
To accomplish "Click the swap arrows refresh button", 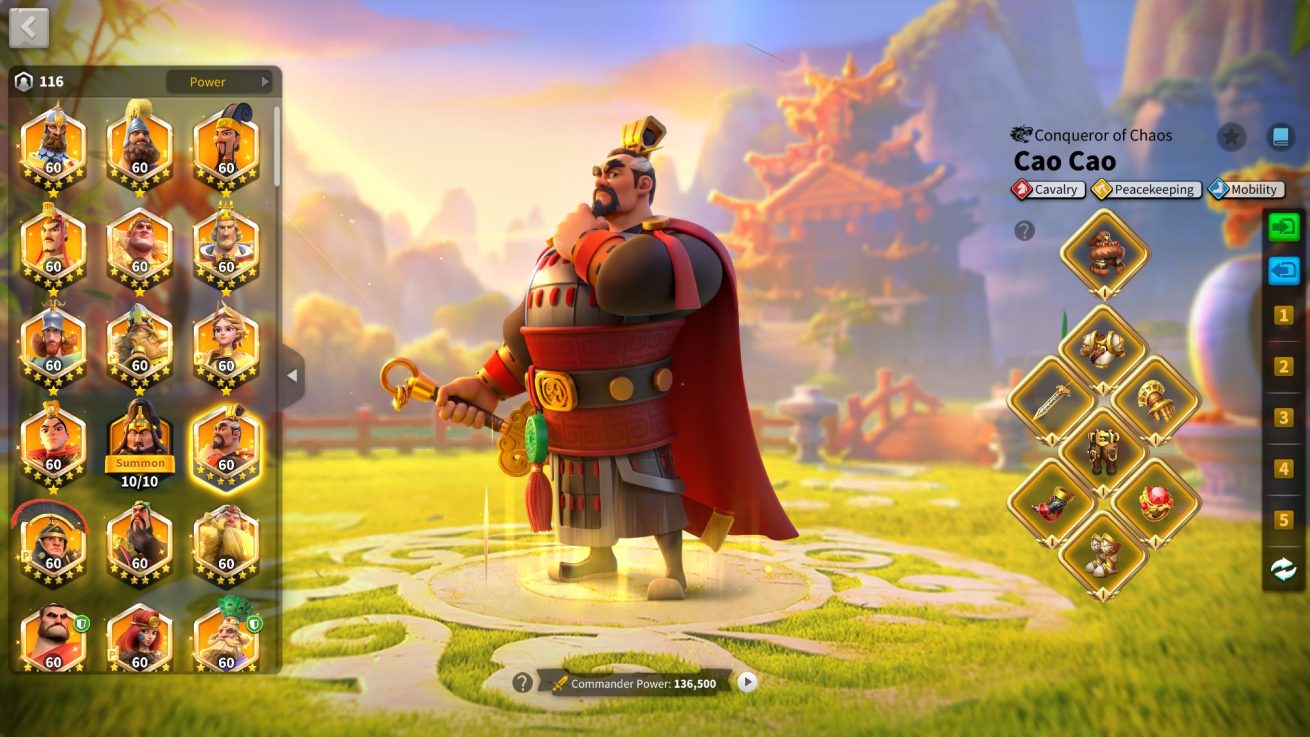I will tap(1283, 569).
